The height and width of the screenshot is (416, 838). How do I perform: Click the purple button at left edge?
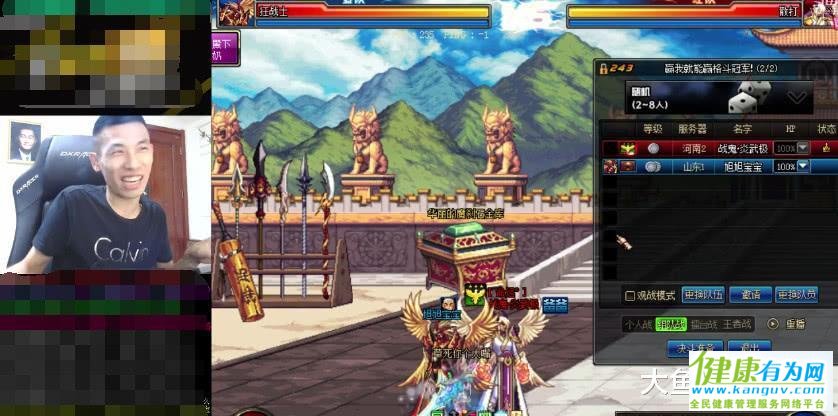(x=225, y=48)
